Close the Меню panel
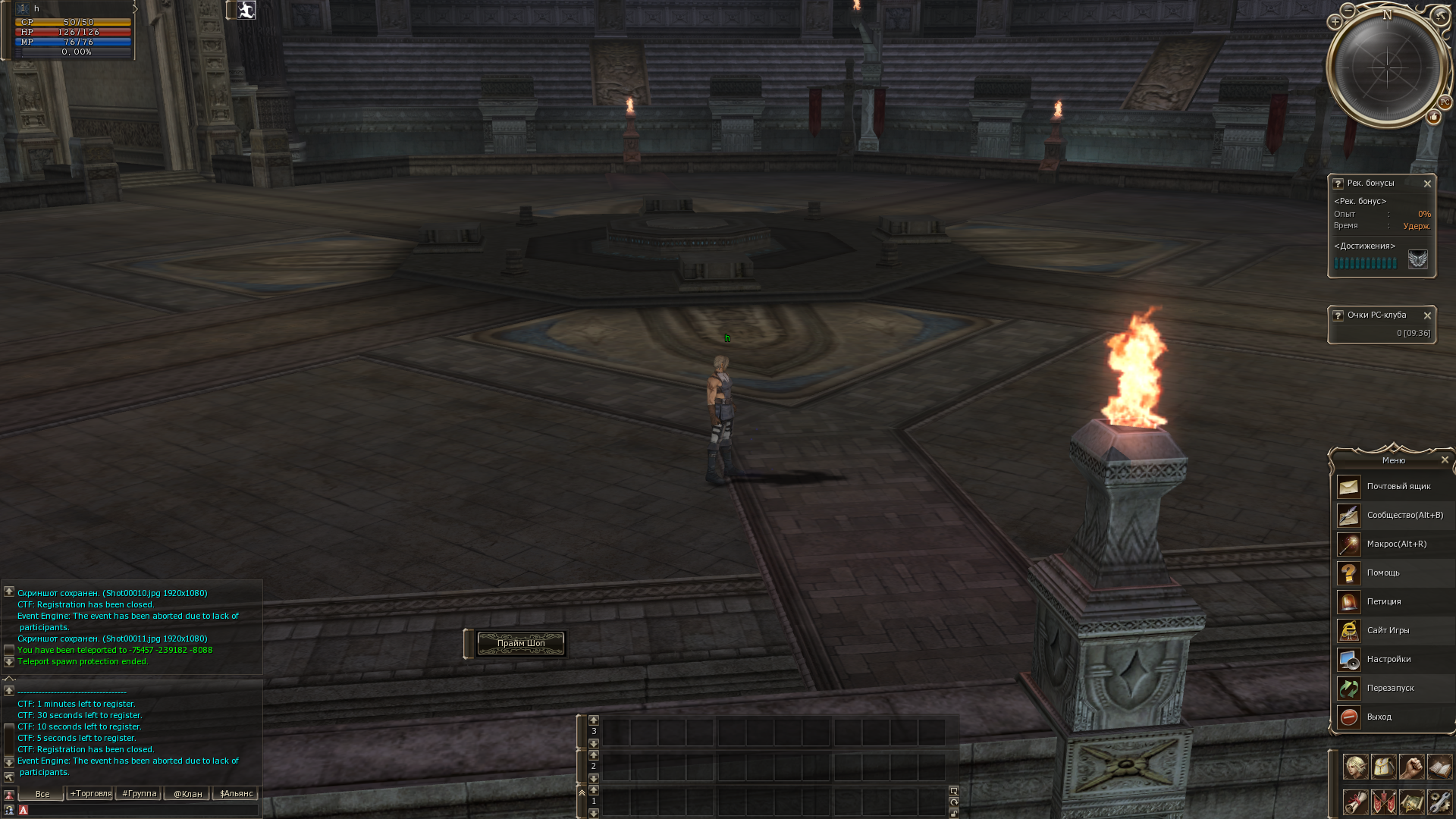 point(1445,460)
